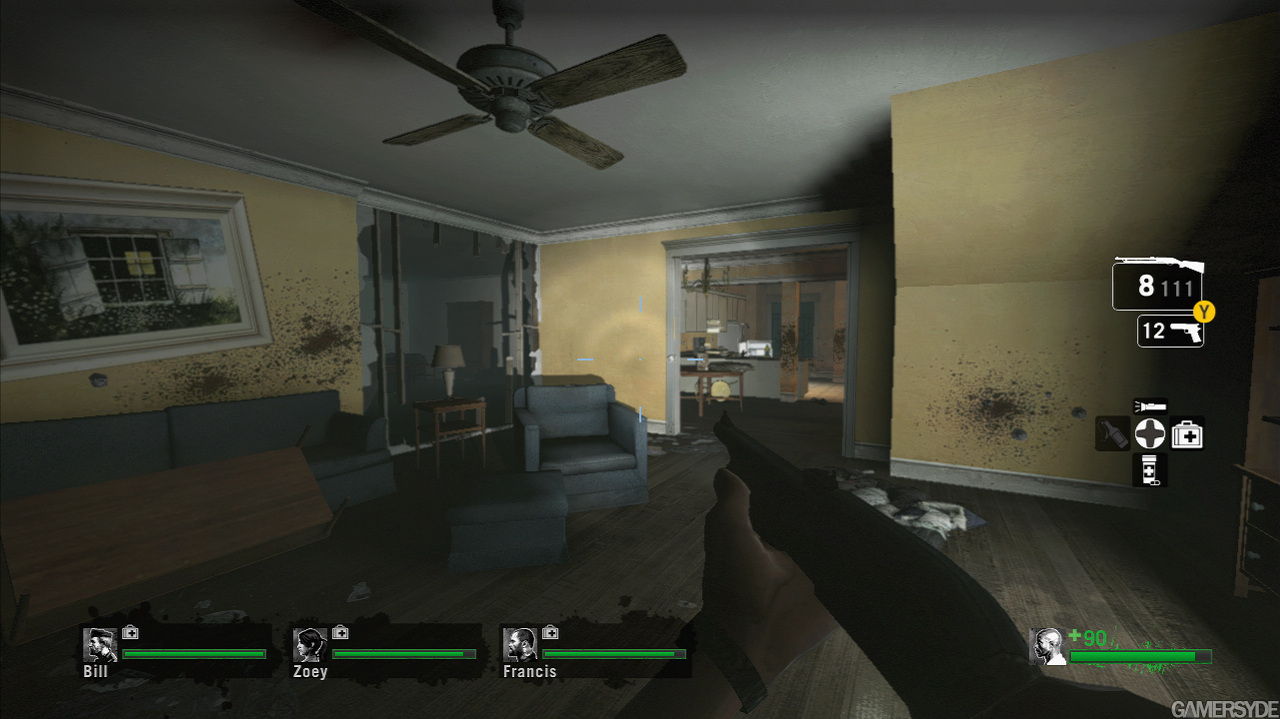Image resolution: width=1280 pixels, height=719 pixels.
Task: Click Bill's teammate portrait
Action: pyautogui.click(x=100, y=645)
